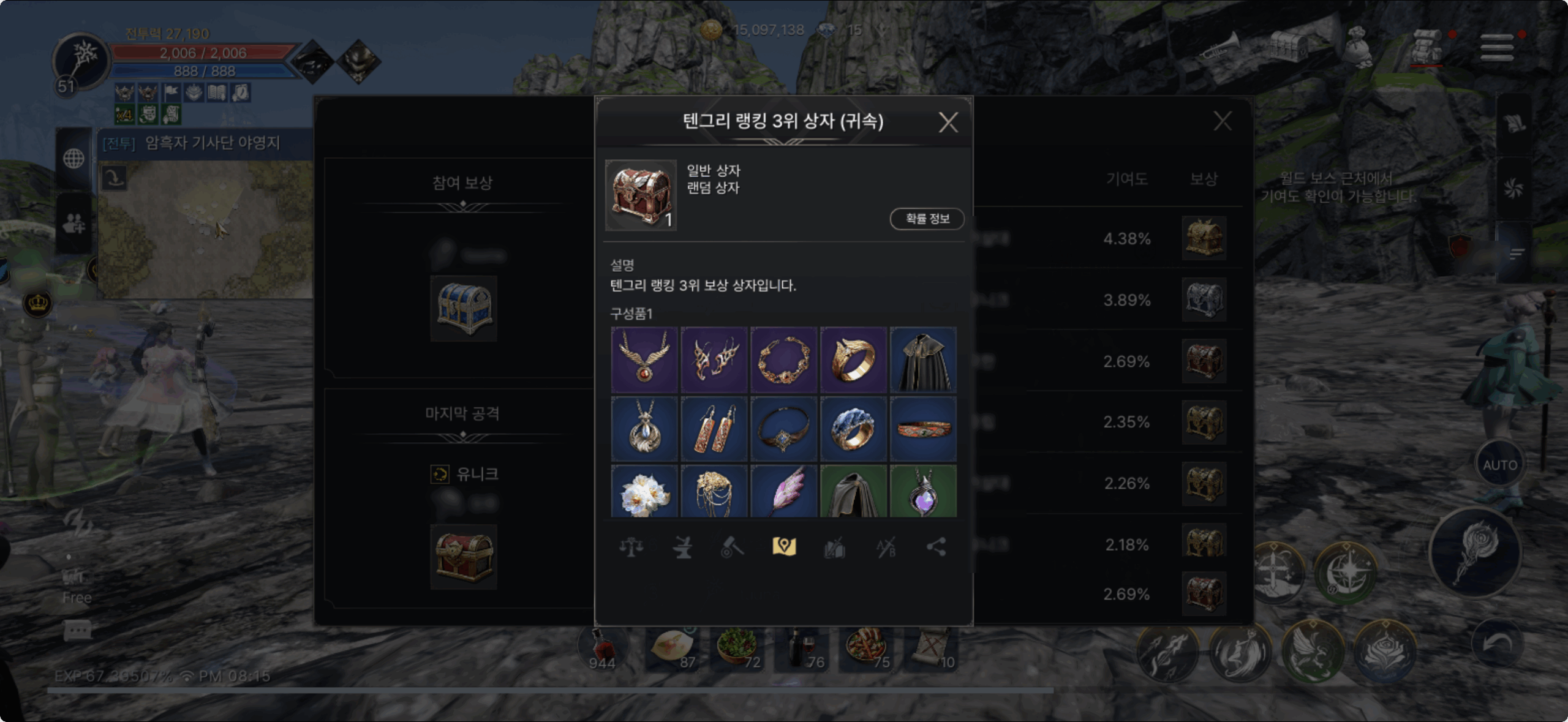Viewport: 1568px width, 722px height.
Task: Choose the pink feather item
Action: click(783, 492)
